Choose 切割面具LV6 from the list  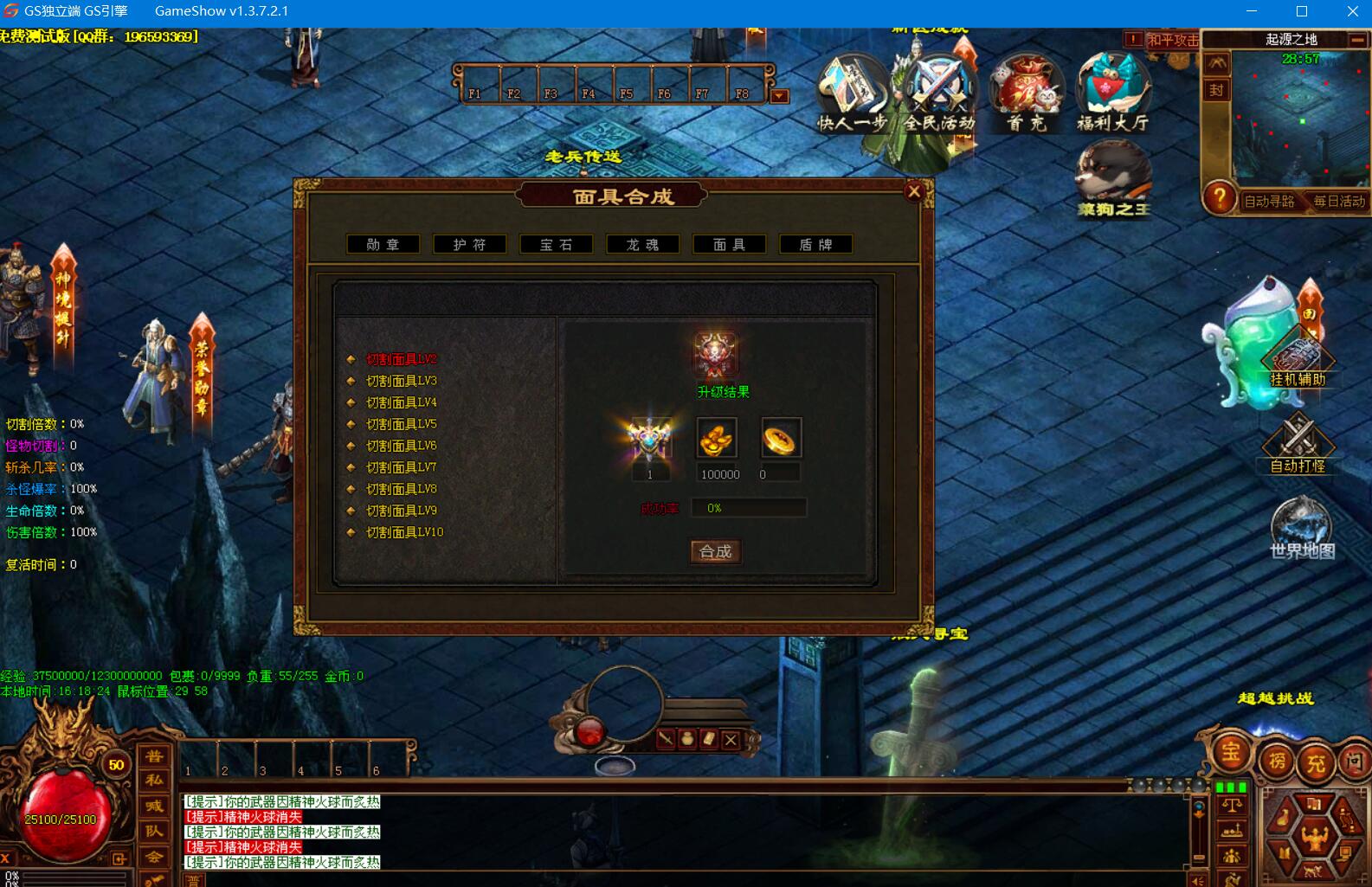401,446
